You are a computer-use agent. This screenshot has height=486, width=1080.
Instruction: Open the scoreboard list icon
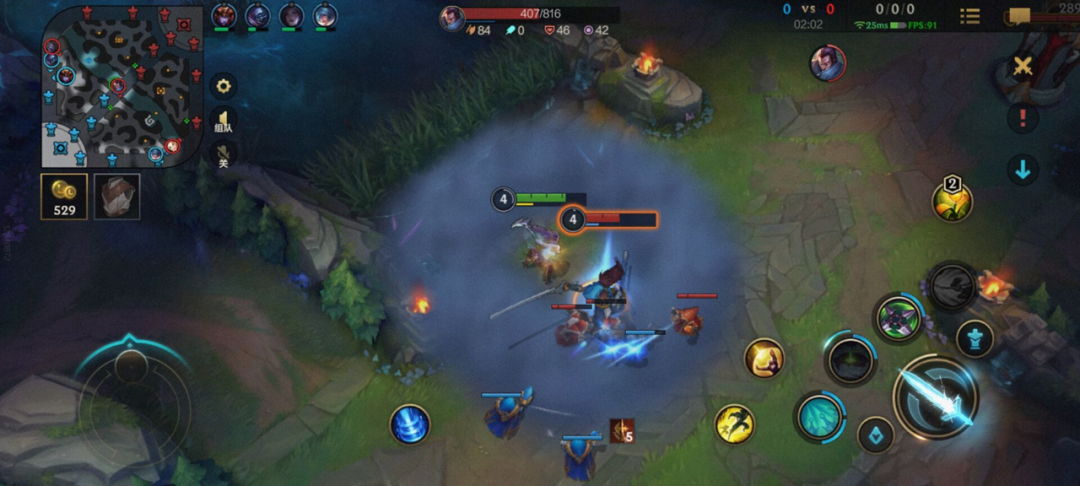click(x=970, y=16)
